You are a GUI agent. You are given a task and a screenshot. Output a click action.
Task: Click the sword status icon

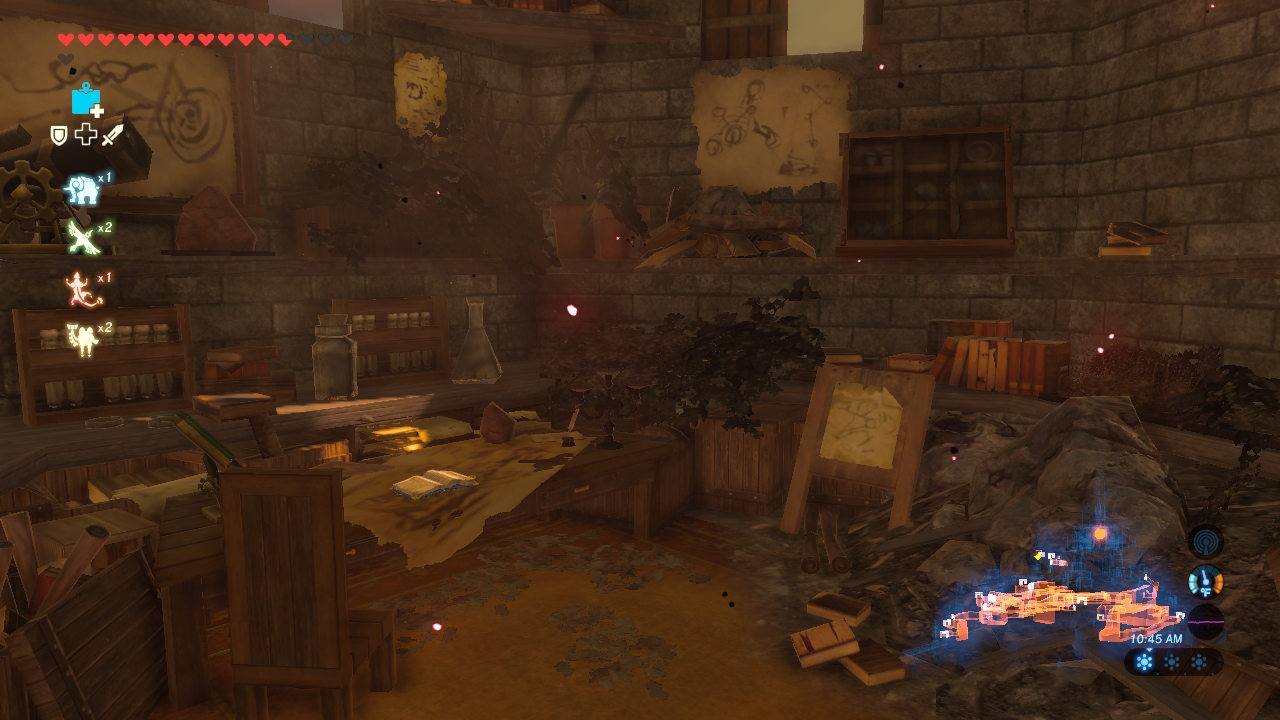pyautogui.click(x=112, y=134)
